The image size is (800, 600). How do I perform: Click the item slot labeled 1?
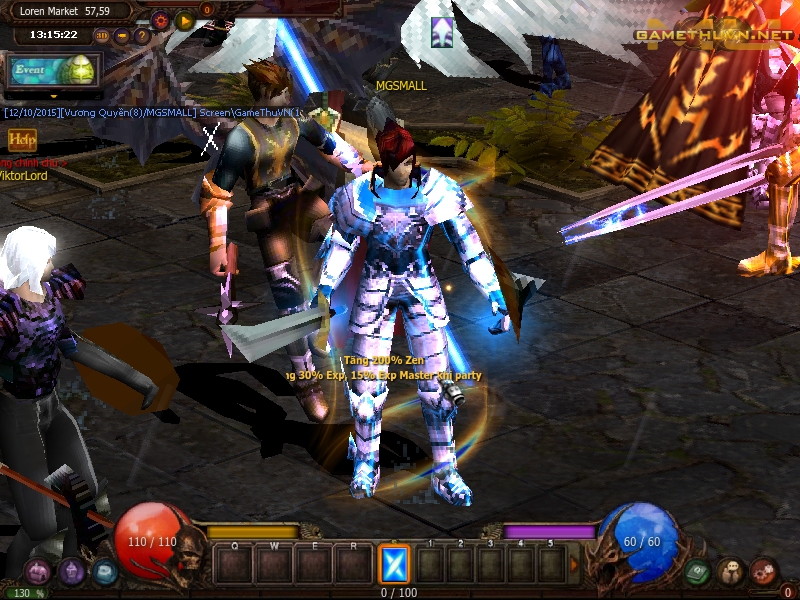coord(430,565)
